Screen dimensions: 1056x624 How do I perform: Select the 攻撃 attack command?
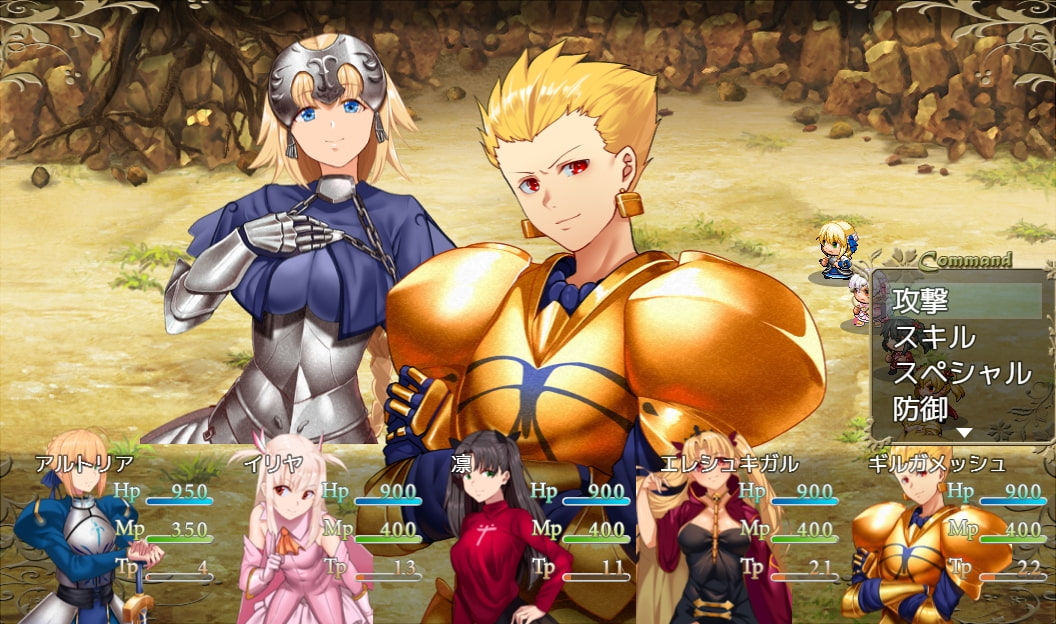click(960, 300)
